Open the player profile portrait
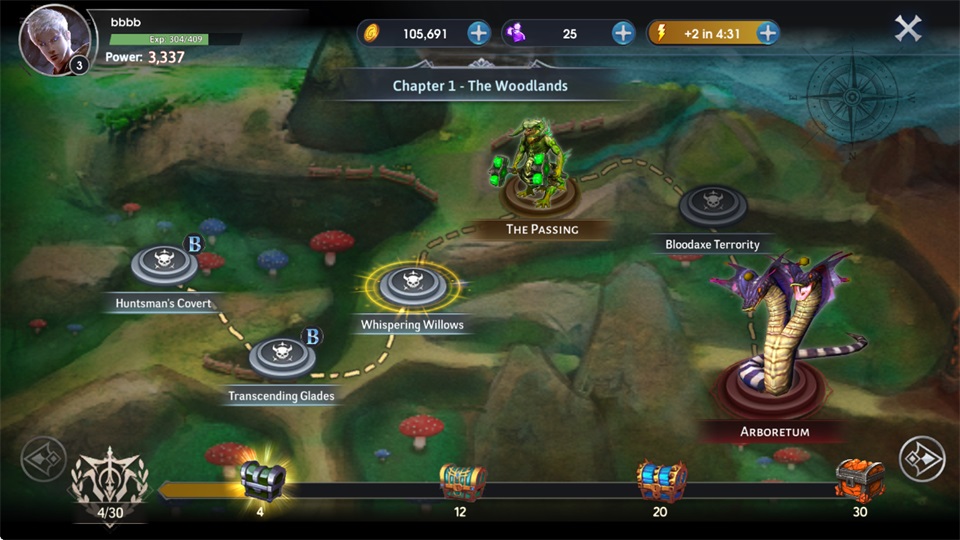960x540 pixels. click(53, 40)
